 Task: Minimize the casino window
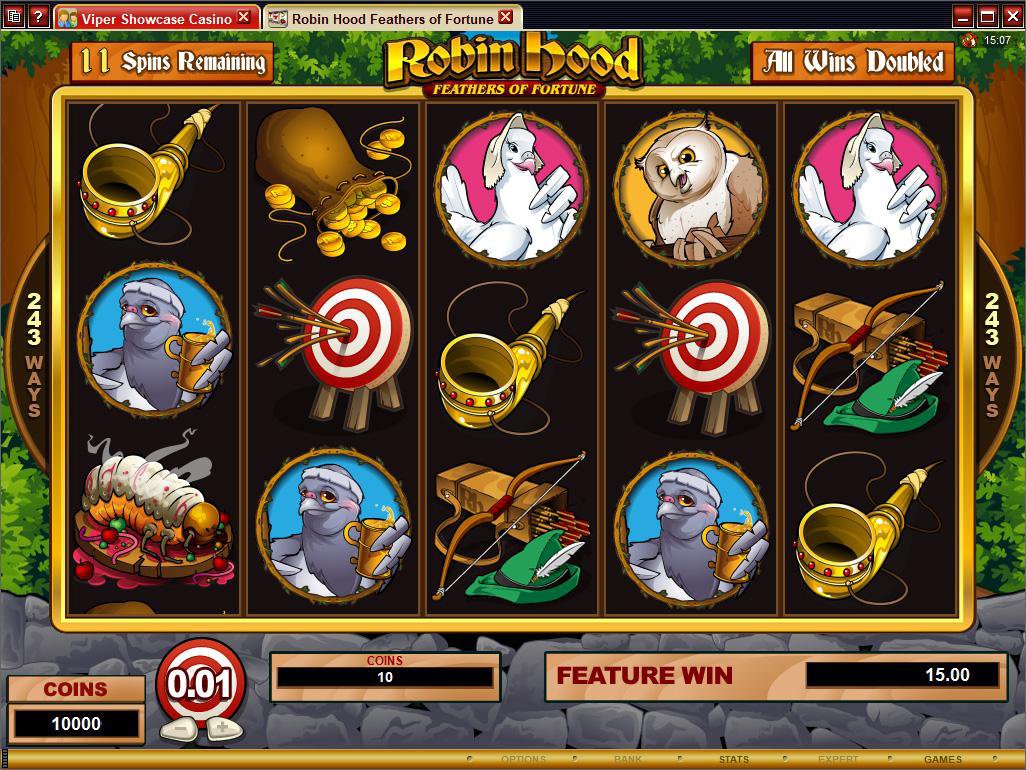coord(963,16)
